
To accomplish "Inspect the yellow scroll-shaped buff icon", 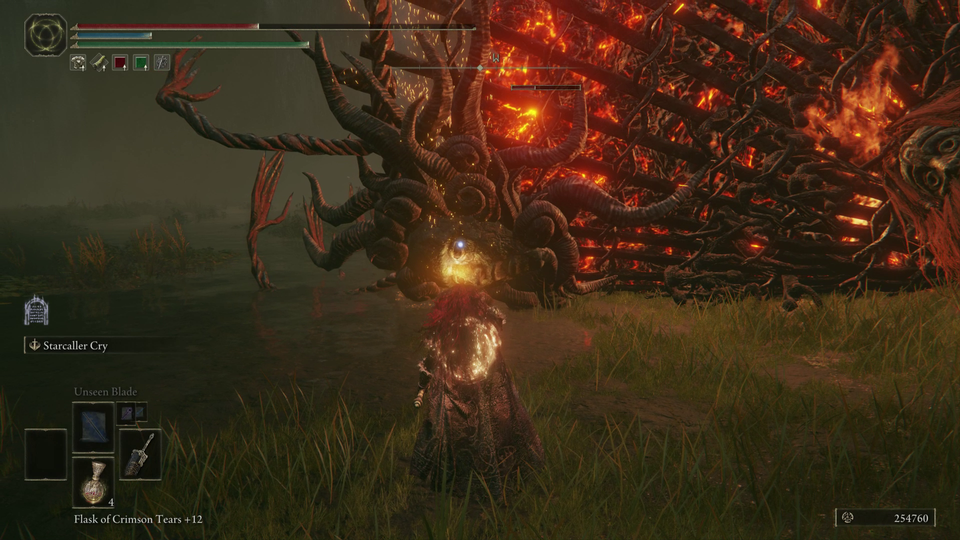I will pos(99,62).
